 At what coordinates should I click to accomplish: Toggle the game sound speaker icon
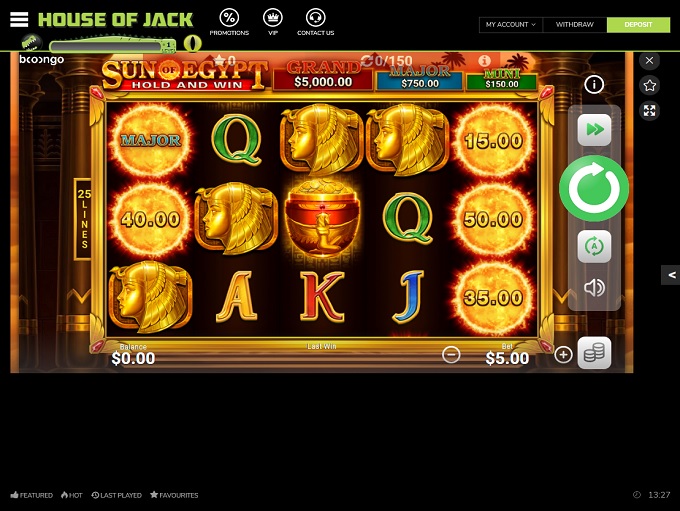click(x=594, y=288)
